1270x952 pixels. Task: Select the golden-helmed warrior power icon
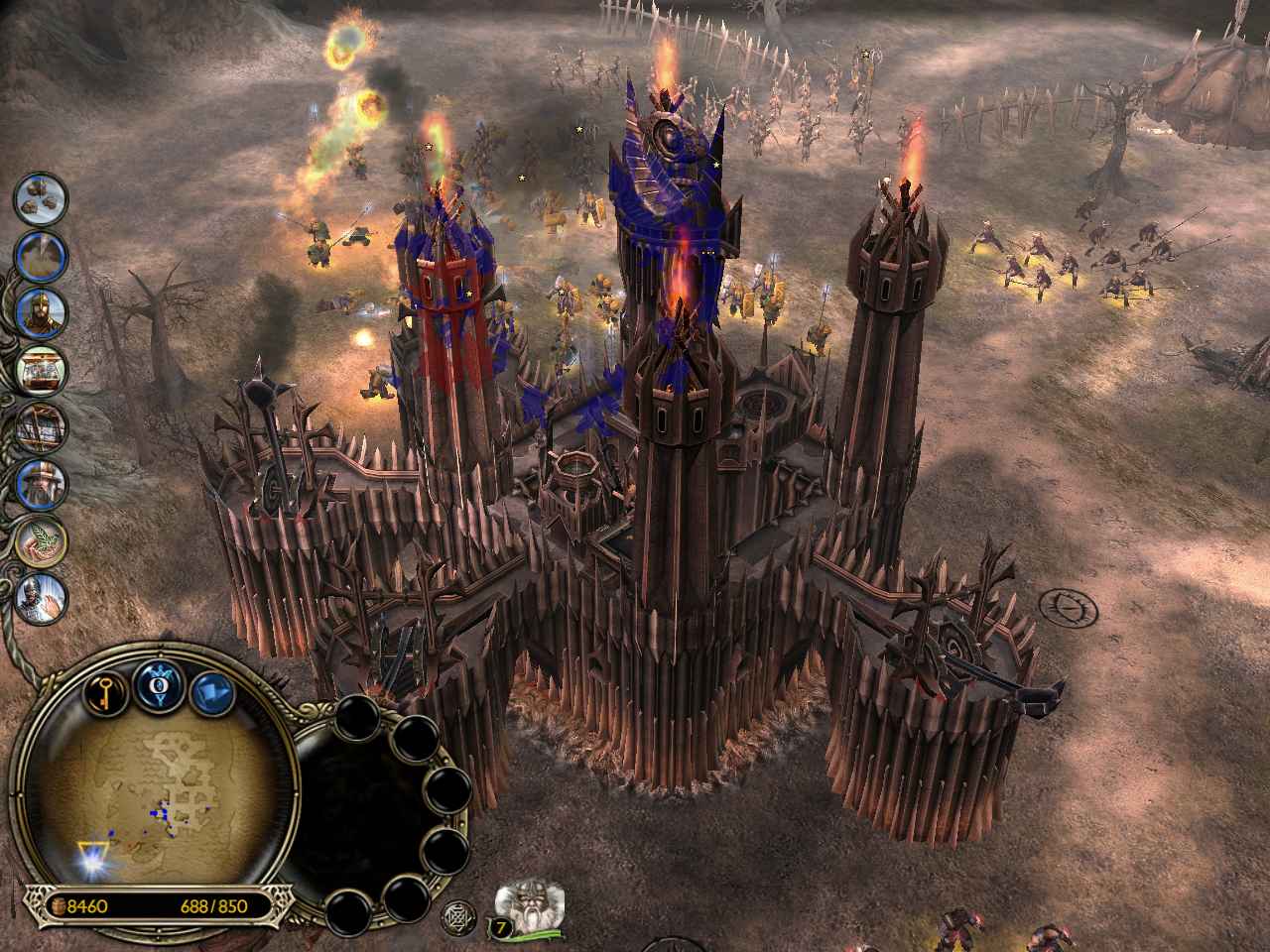click(42, 313)
